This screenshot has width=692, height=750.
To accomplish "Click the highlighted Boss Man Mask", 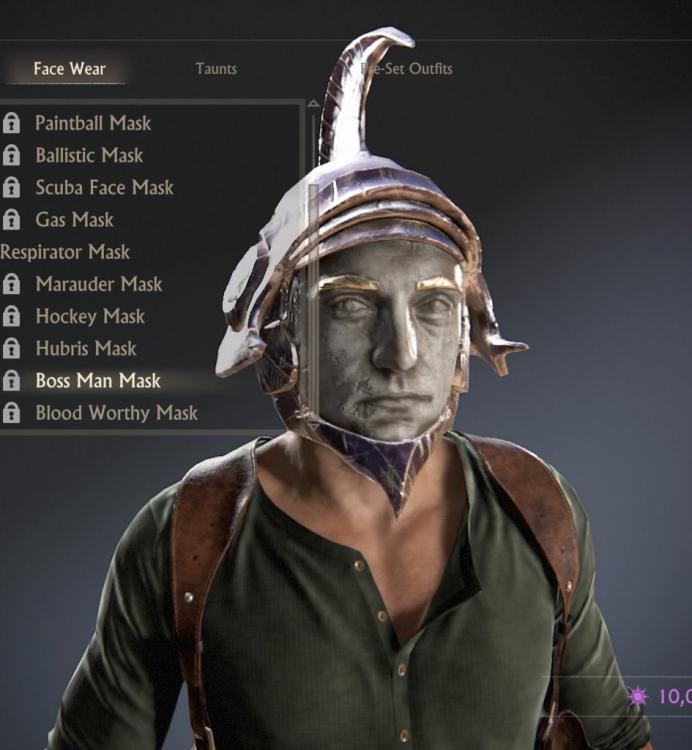I will pos(98,380).
